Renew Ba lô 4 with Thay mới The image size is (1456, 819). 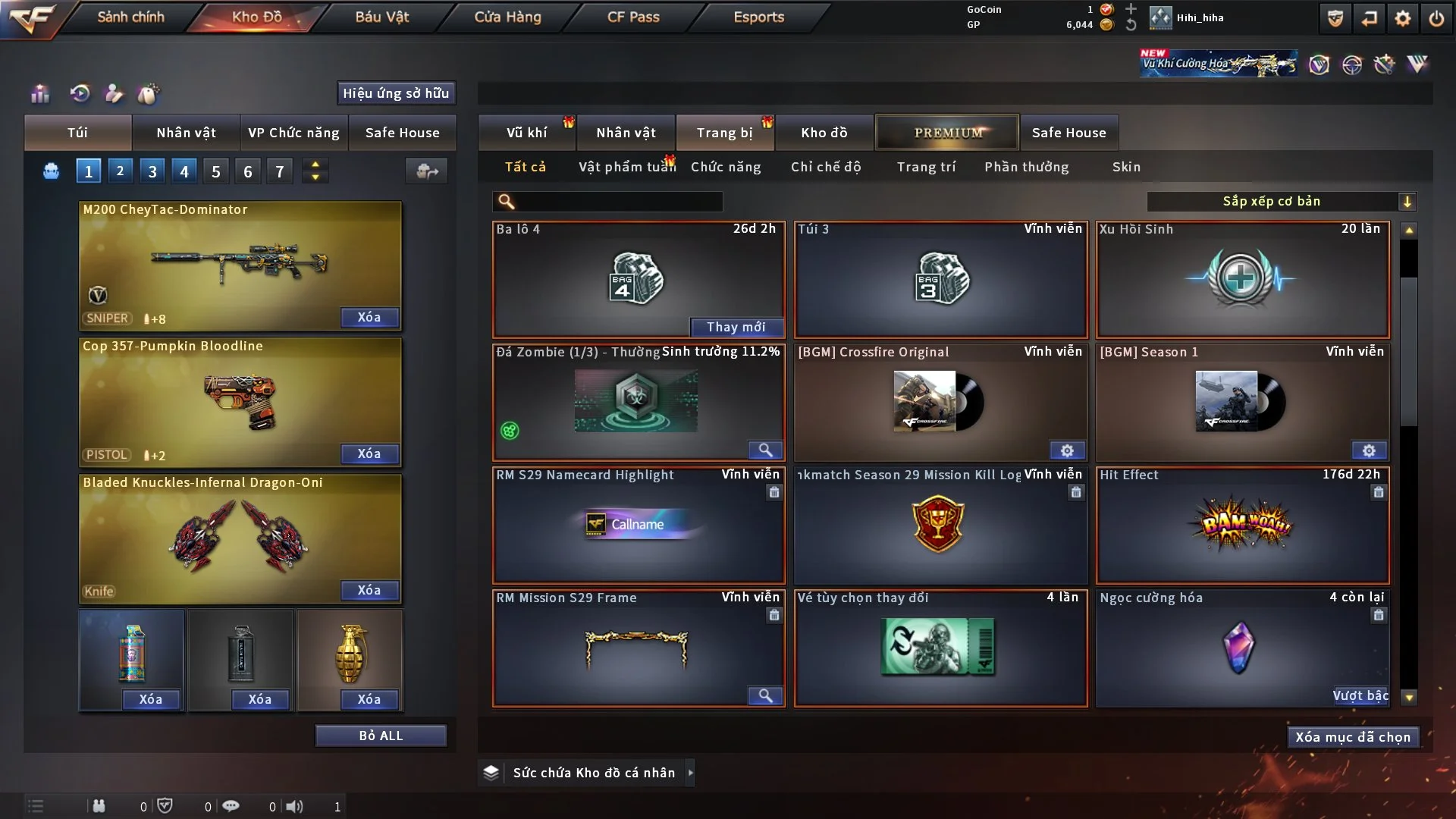[x=736, y=327]
